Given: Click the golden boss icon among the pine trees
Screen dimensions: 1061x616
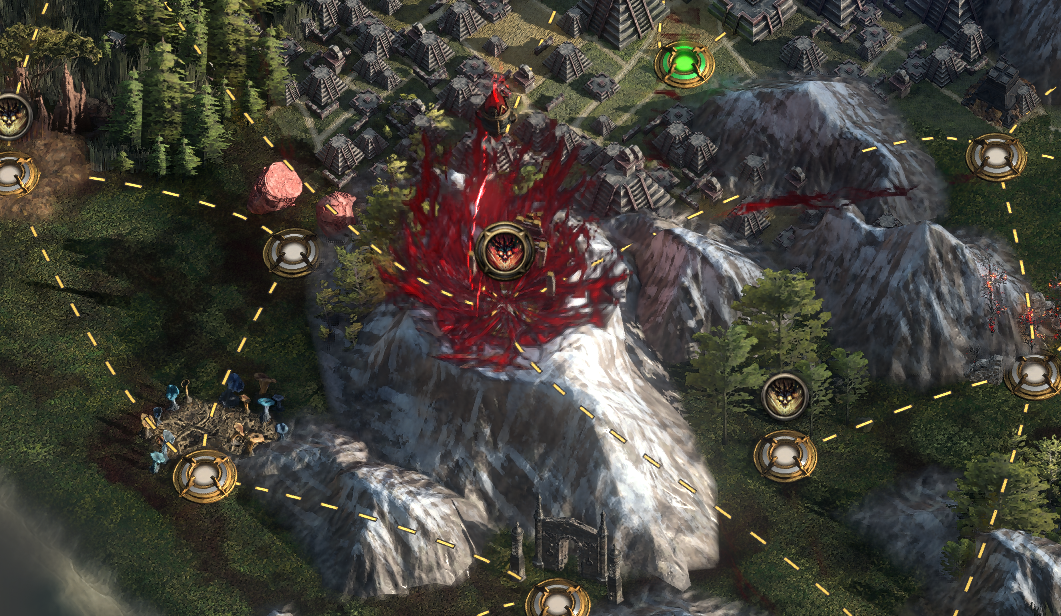Looking at the screenshot, I should tap(785, 396).
